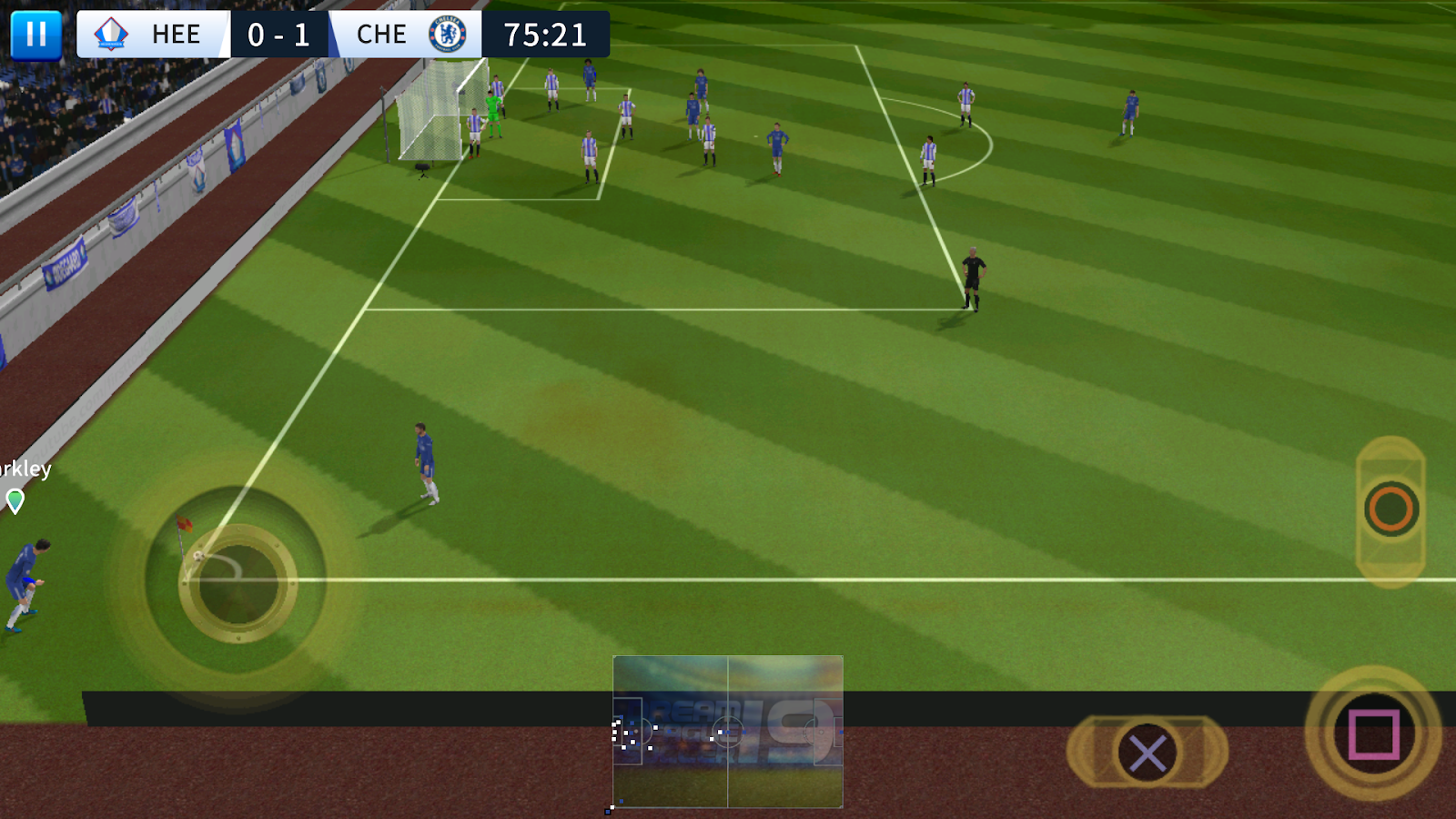This screenshot has height=819, width=1456.
Task: Tap the X pass button
Action: [x=1148, y=753]
